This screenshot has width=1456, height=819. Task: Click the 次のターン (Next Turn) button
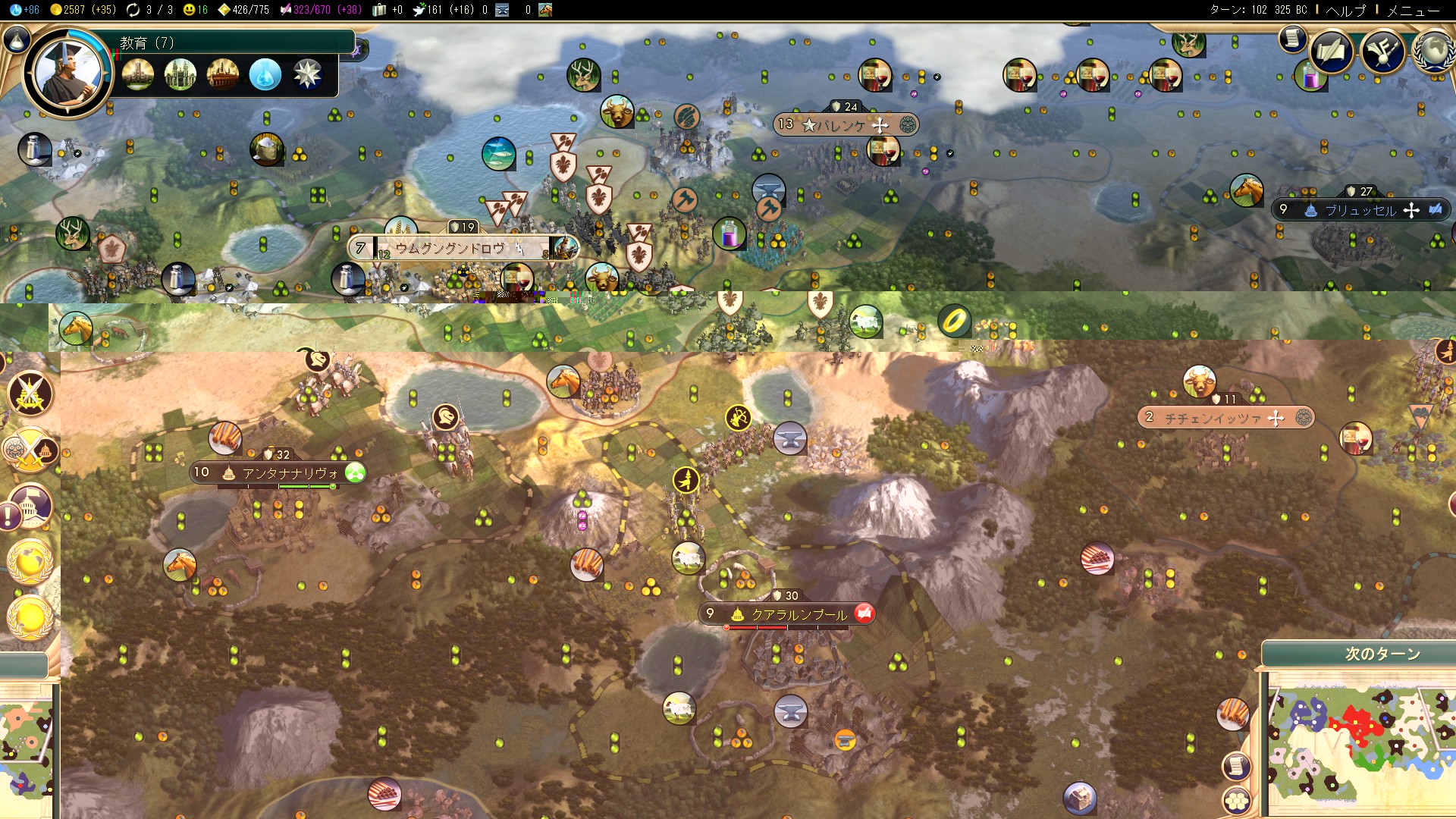(x=1382, y=654)
